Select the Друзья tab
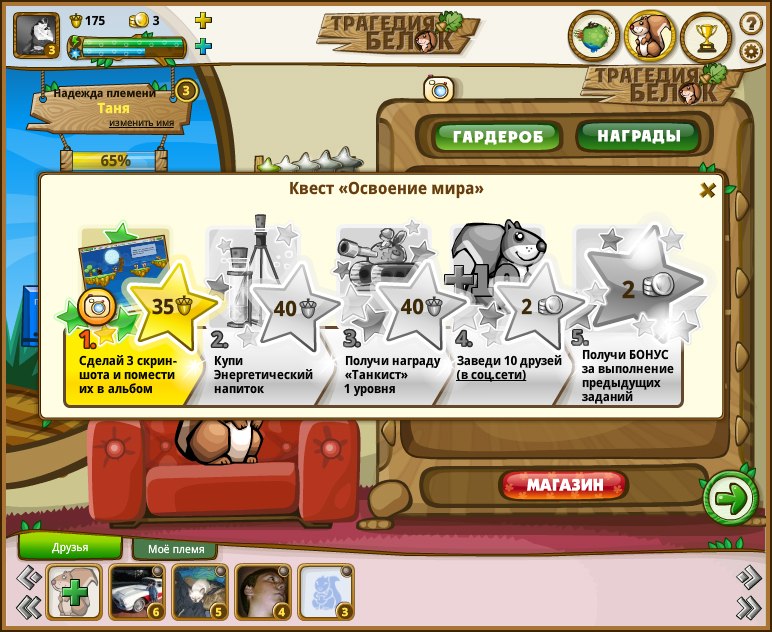772x632 pixels. 70,547
